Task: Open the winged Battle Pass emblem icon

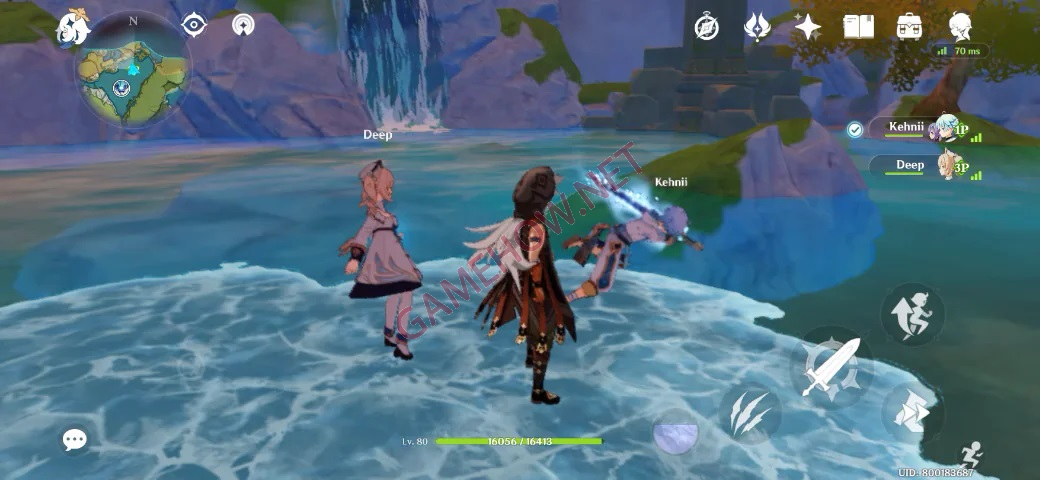Action: 757,27
